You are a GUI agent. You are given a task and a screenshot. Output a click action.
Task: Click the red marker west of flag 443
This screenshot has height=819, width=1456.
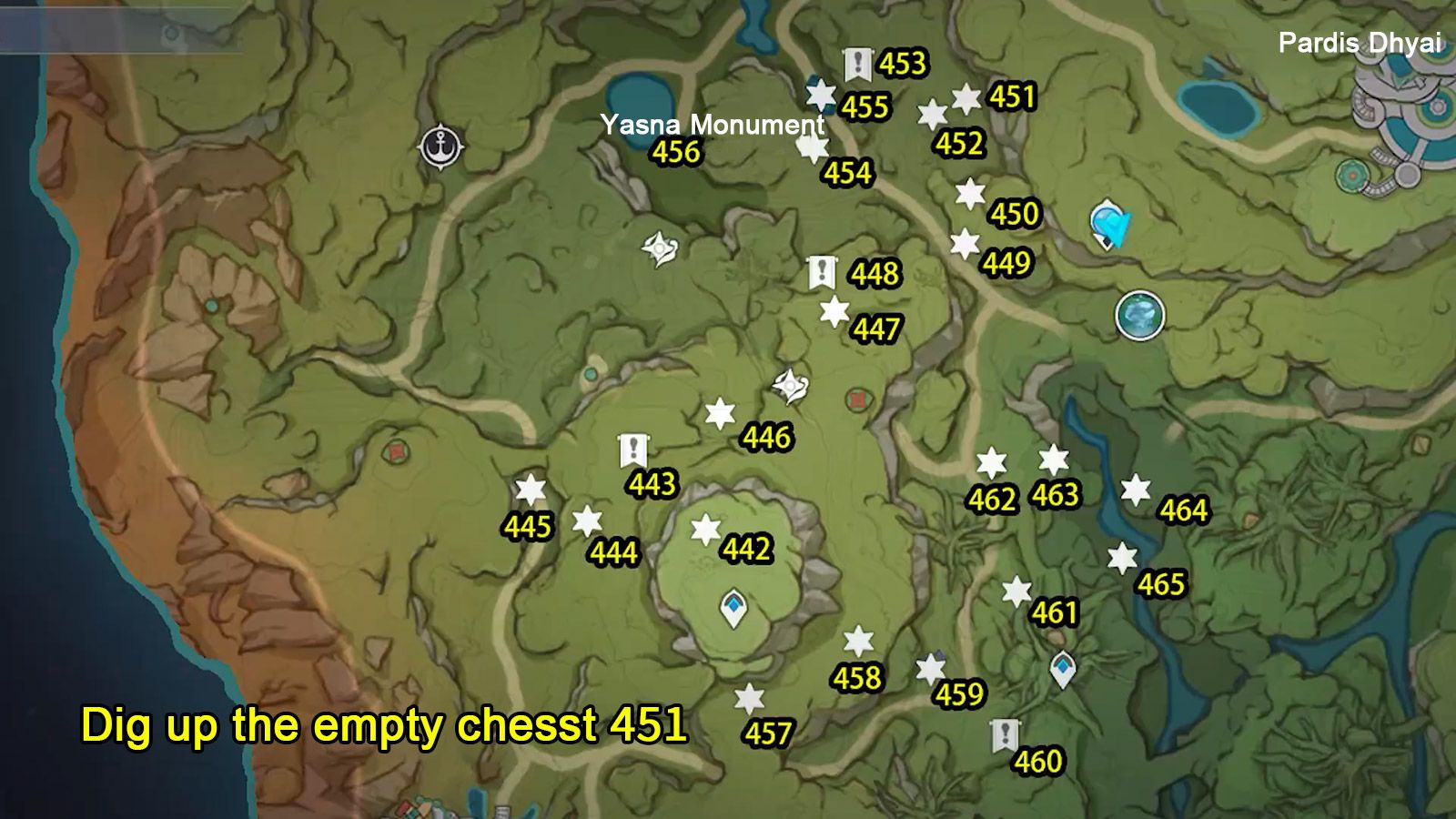pyautogui.click(x=397, y=450)
